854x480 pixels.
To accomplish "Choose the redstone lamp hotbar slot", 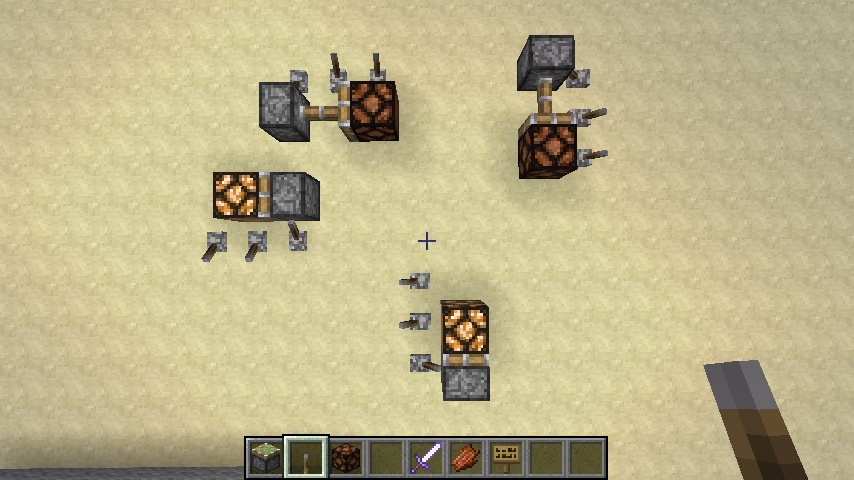I will pos(345,458).
